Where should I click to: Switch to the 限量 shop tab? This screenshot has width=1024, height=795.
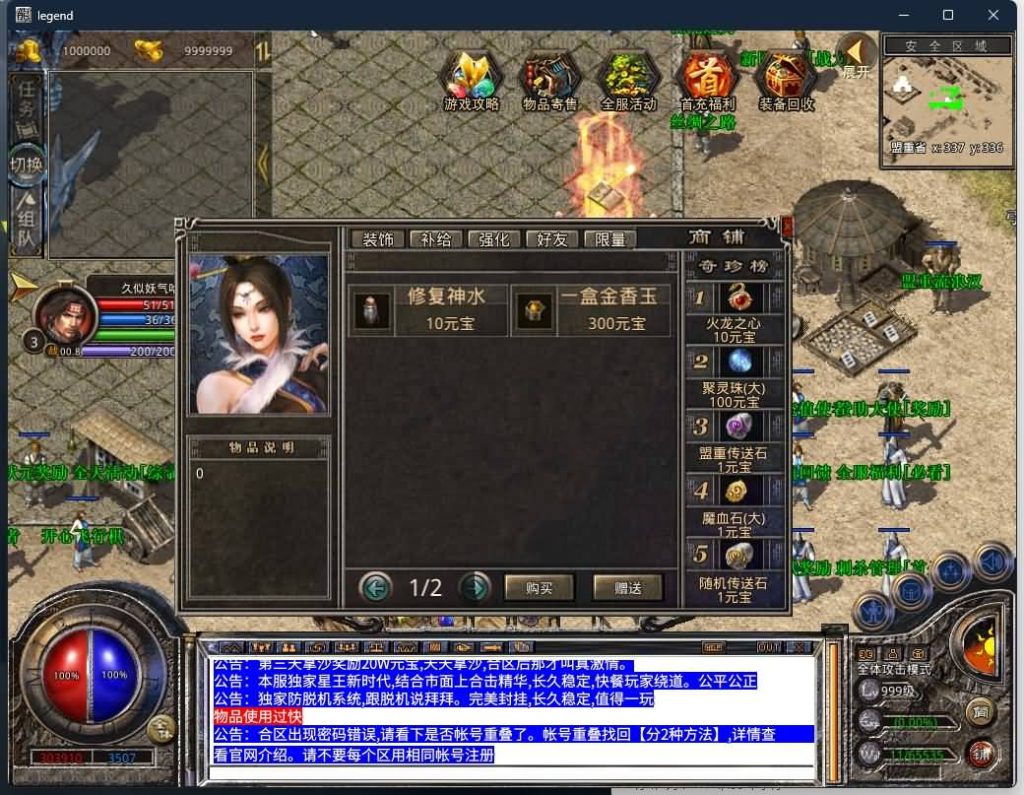point(609,240)
